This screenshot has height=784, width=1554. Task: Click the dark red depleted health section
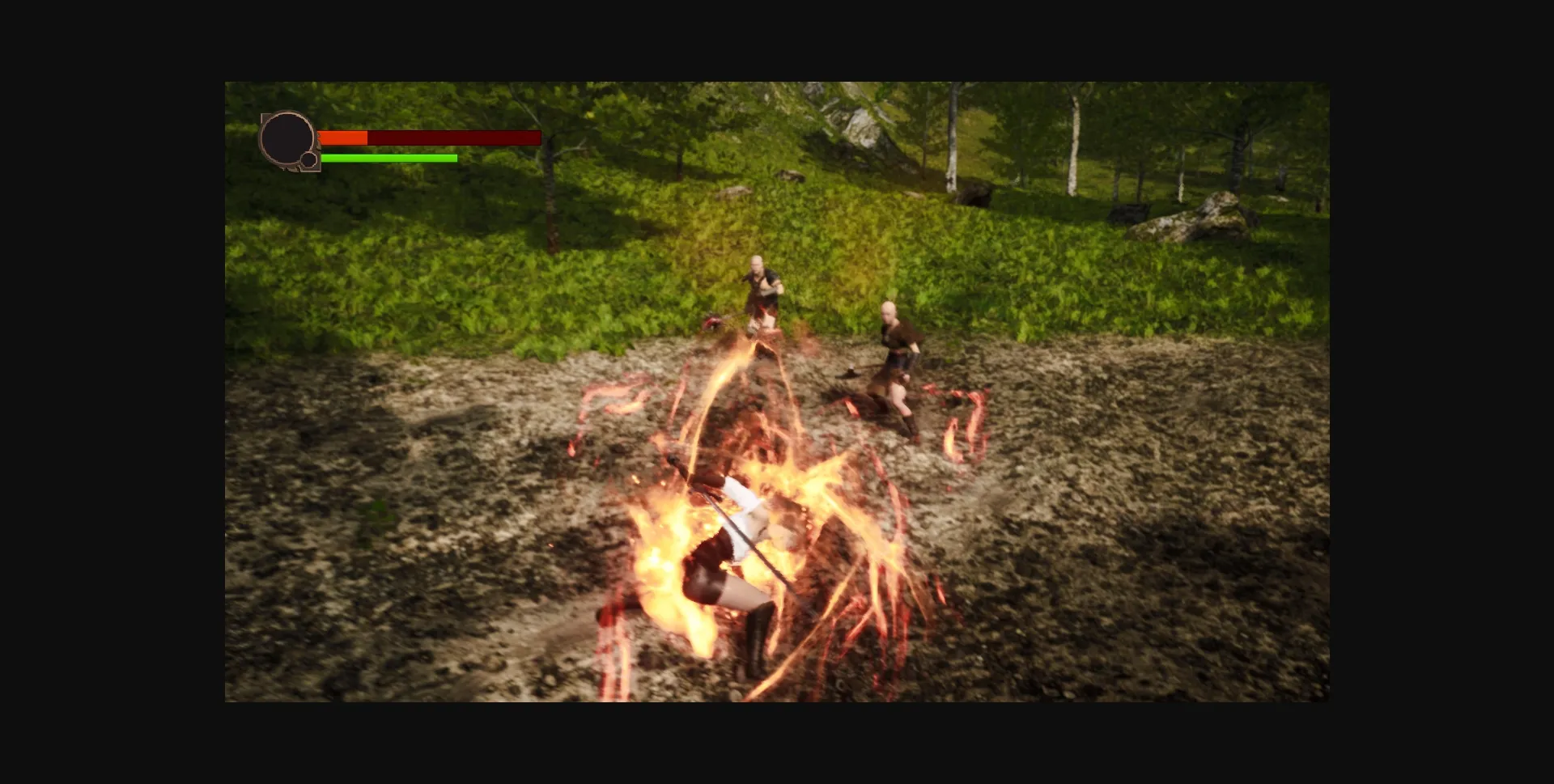coord(453,138)
